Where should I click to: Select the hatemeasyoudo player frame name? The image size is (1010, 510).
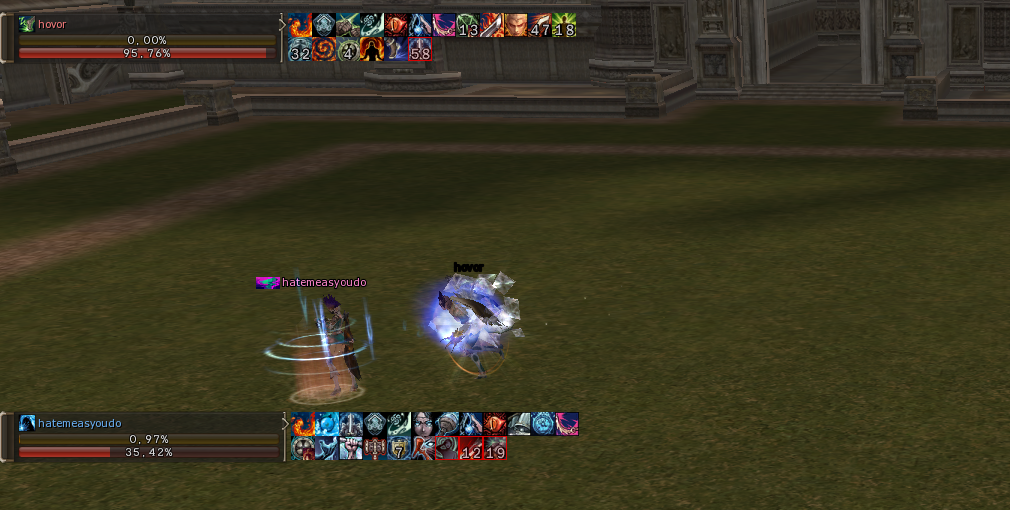(x=79, y=423)
